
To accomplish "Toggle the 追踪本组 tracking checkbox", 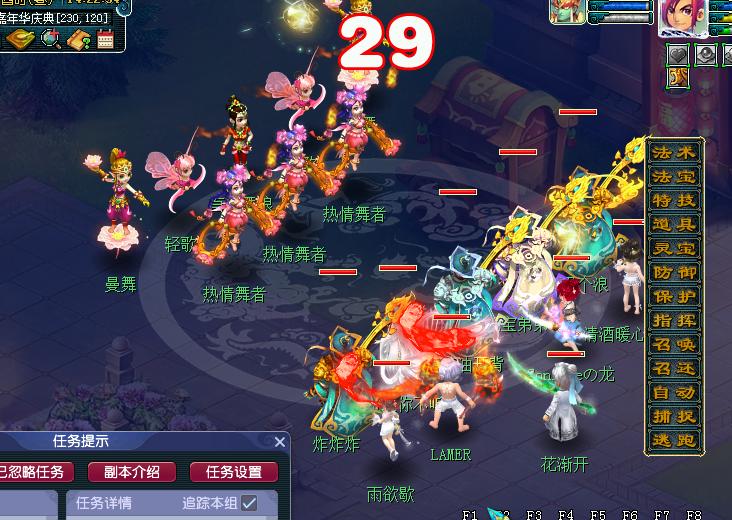I will (x=249, y=503).
